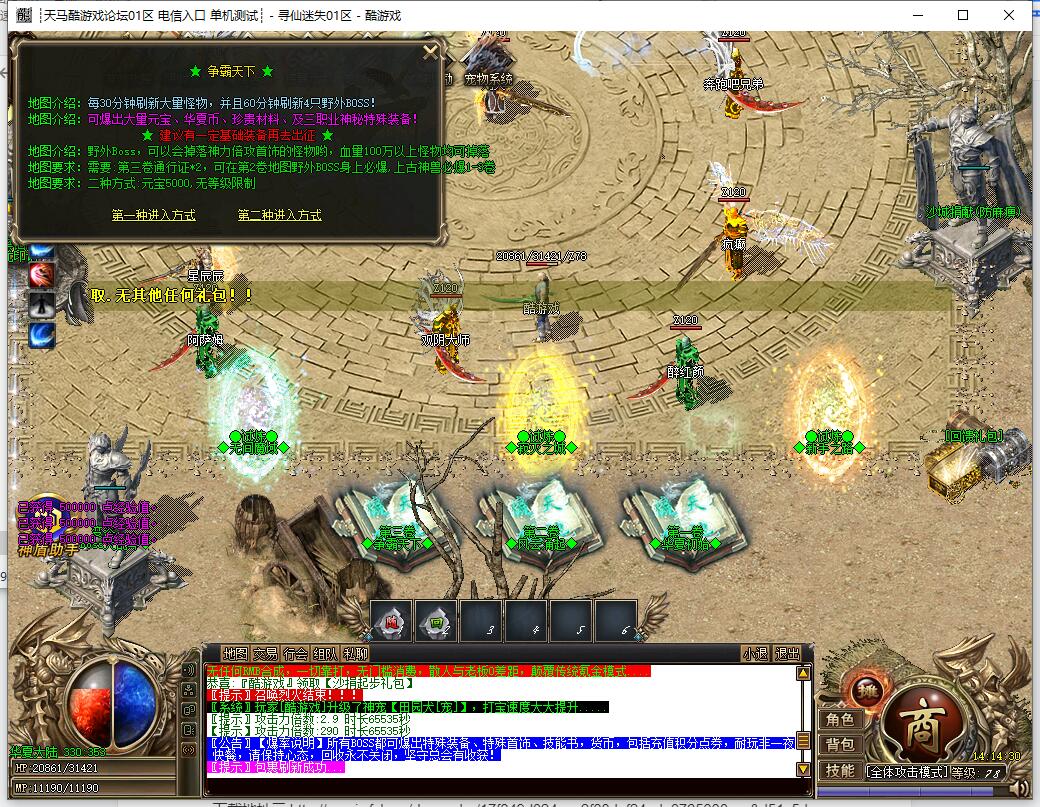
Task: Switch to 私聊 private chat tab
Action: click(355, 654)
